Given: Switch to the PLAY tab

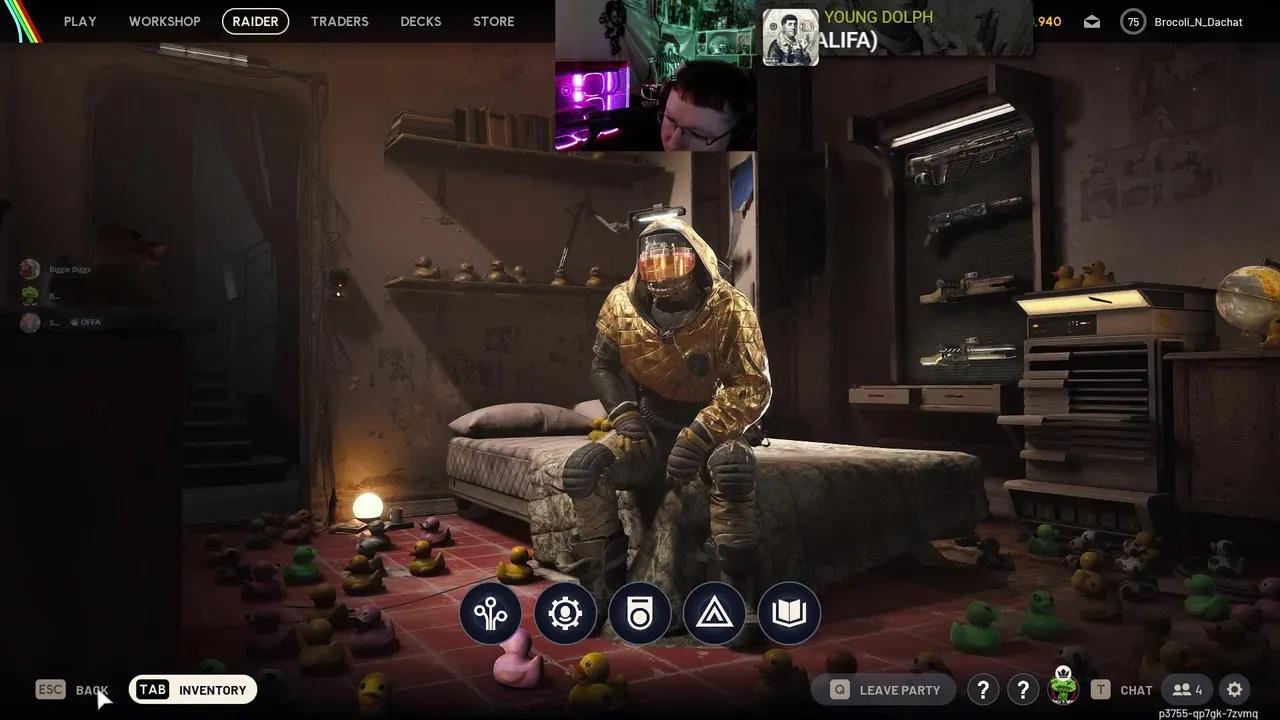Looking at the screenshot, I should pos(80,21).
